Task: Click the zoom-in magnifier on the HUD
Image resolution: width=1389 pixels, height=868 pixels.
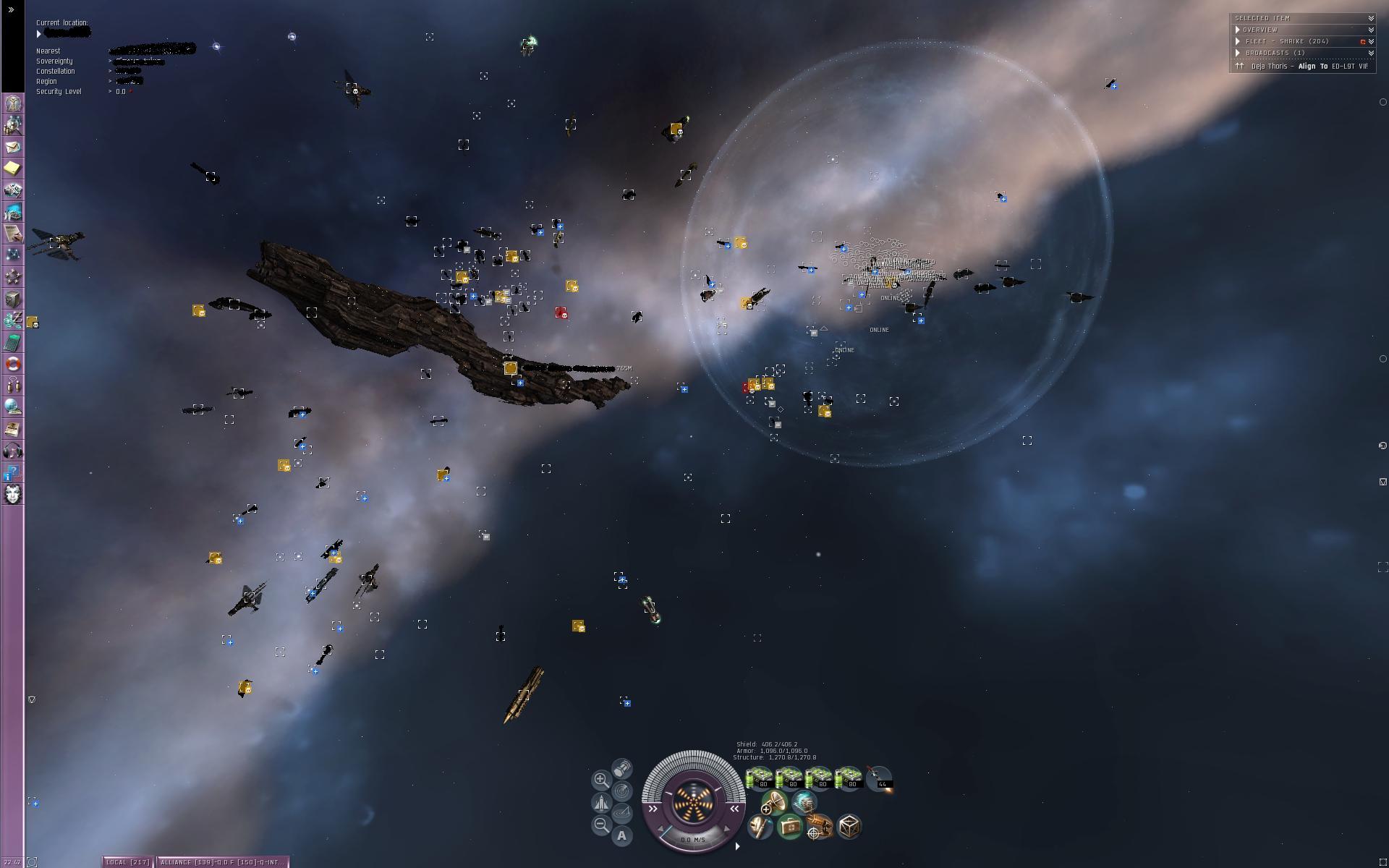Action: point(600,780)
